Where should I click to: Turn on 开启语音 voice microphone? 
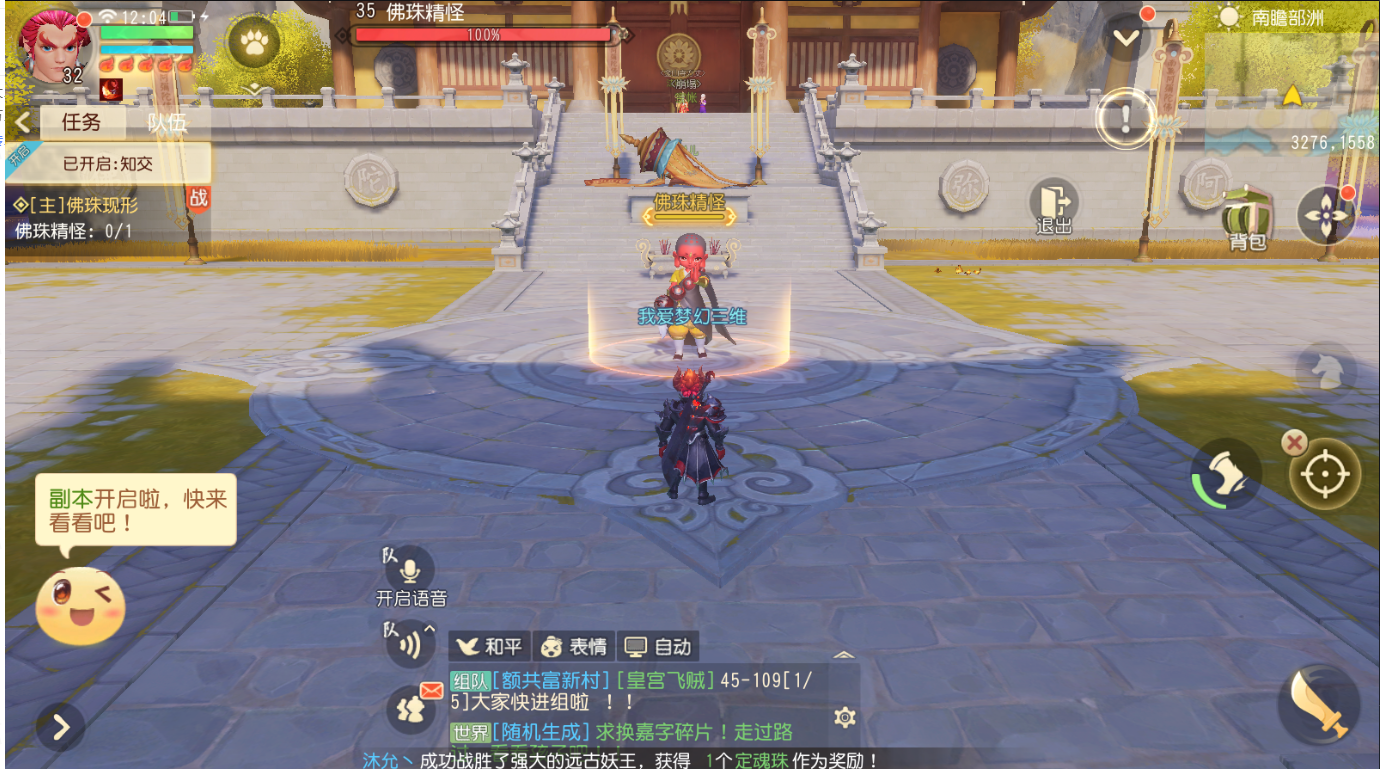pyautogui.click(x=410, y=571)
